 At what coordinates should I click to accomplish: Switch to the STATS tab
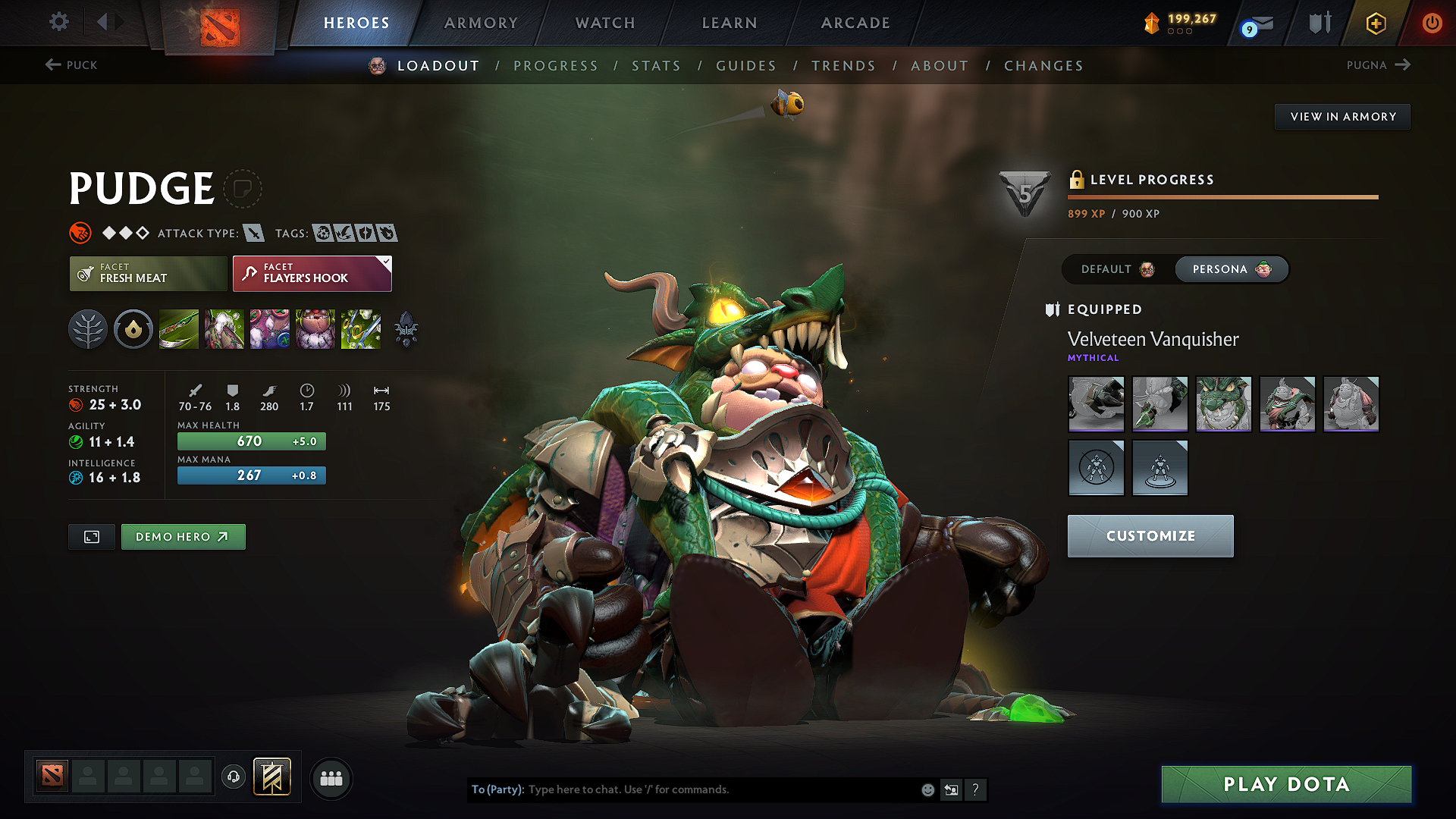point(657,66)
